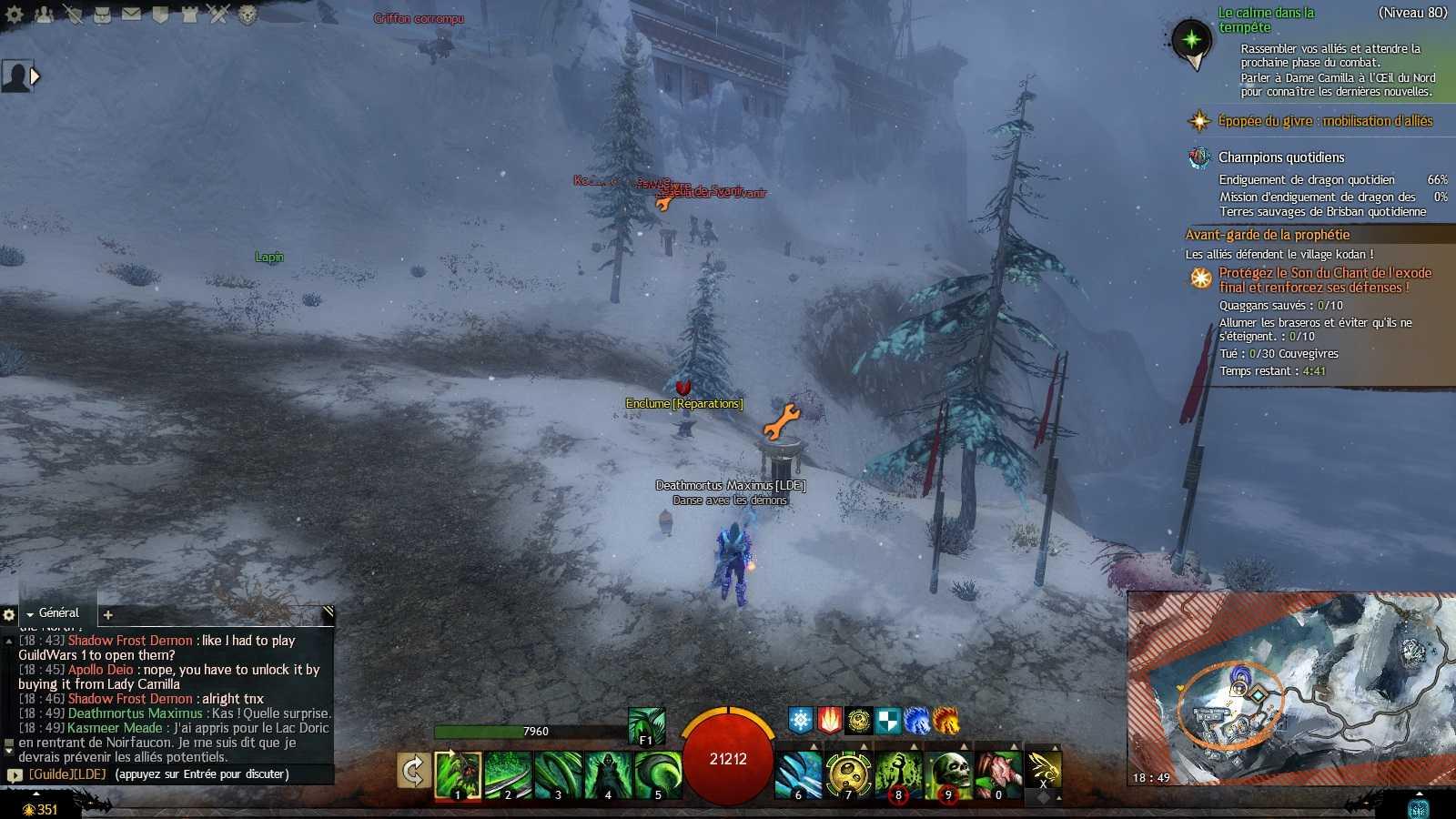The width and height of the screenshot is (1456, 819).
Task: Add a new chat tab with plus
Action: (107, 615)
